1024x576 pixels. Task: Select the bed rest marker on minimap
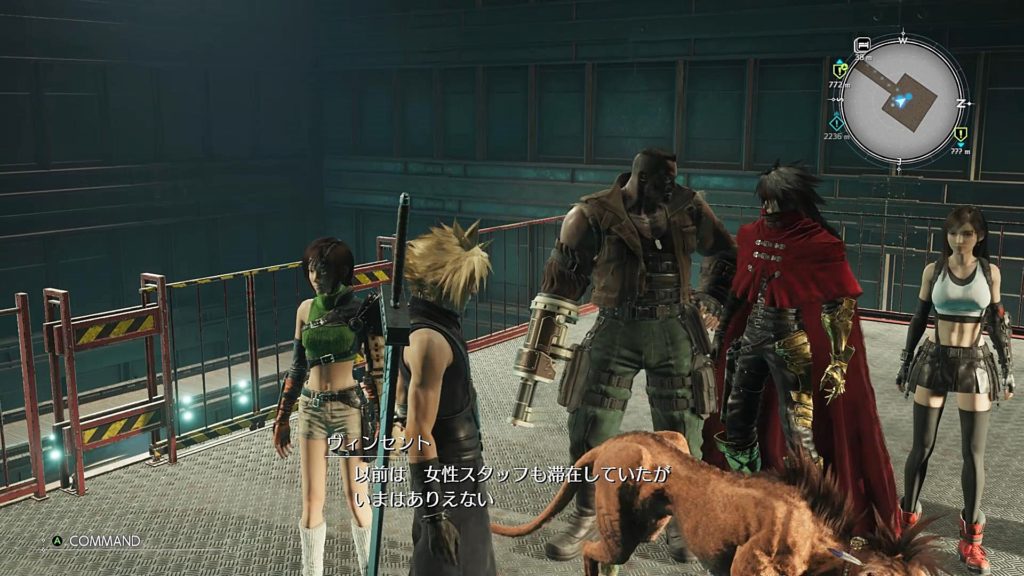(862, 45)
